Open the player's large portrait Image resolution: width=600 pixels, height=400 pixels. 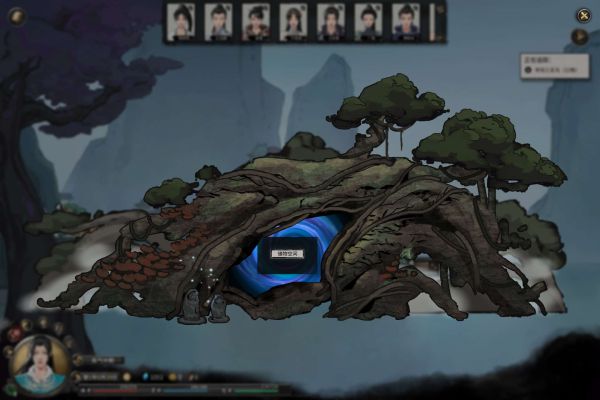coord(38,363)
